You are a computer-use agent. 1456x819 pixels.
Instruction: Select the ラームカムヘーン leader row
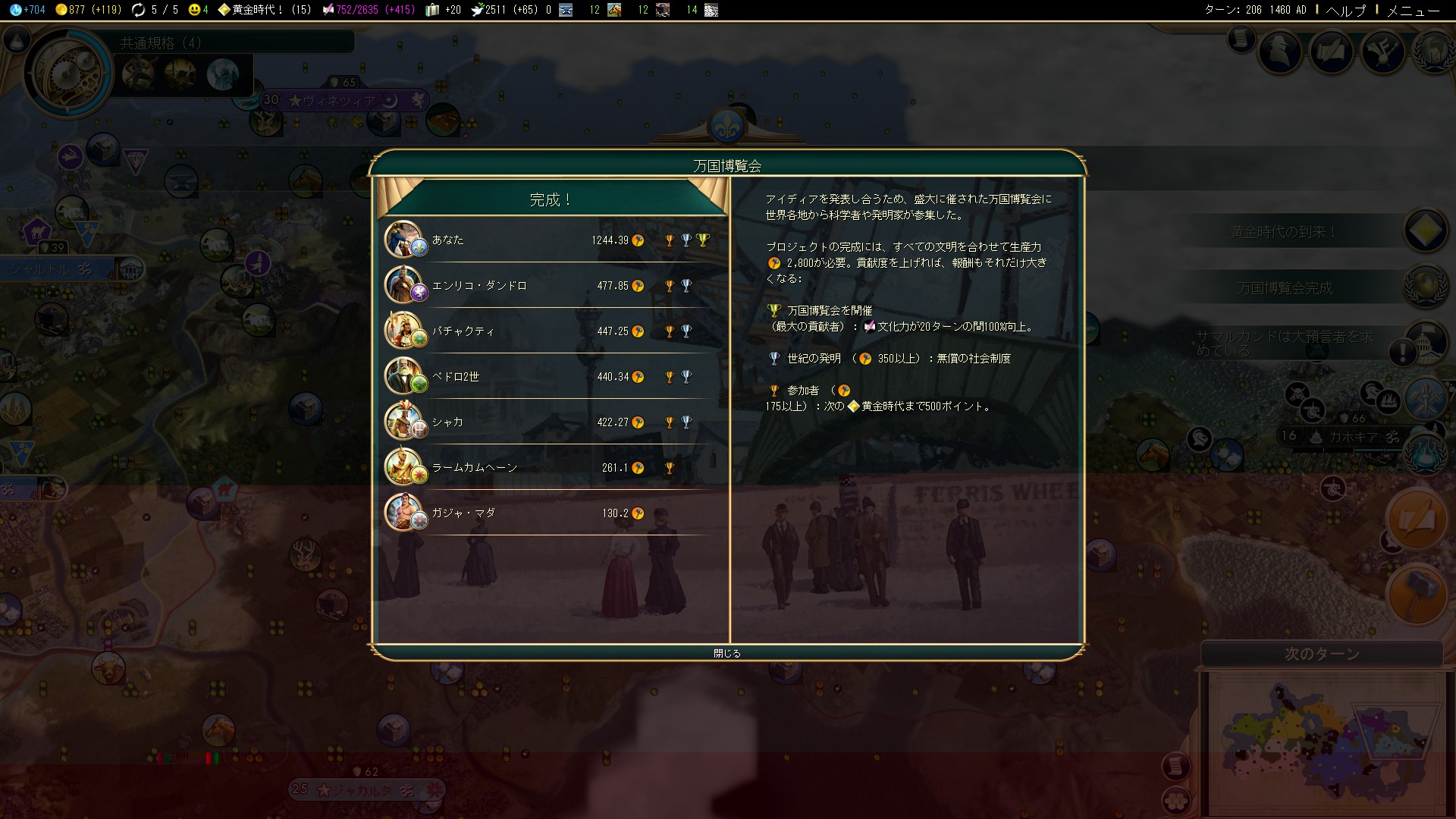(x=548, y=468)
